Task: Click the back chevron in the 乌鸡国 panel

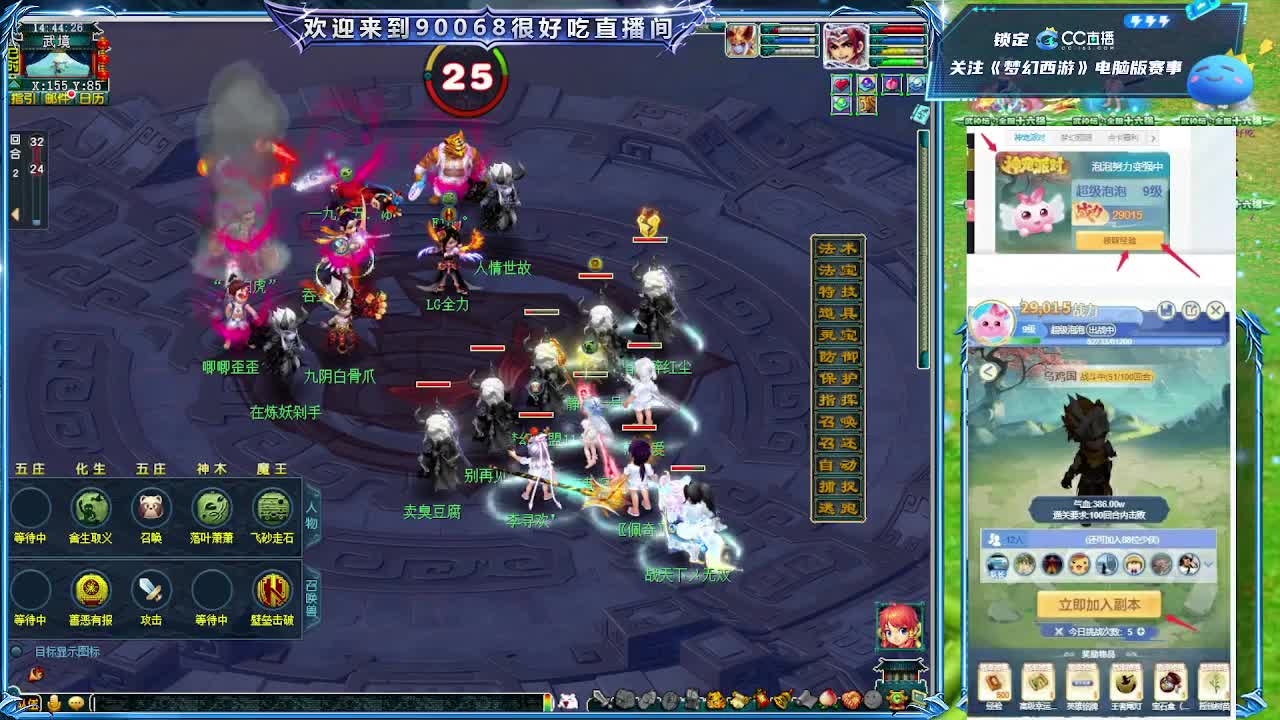Action: click(988, 372)
